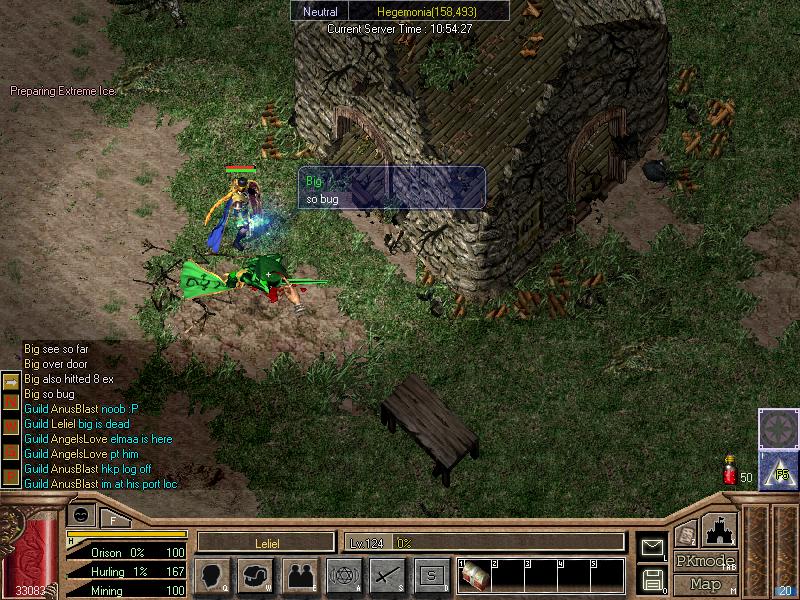The height and width of the screenshot is (600, 800).
Task: Switch to the F tab
Action: point(113,519)
